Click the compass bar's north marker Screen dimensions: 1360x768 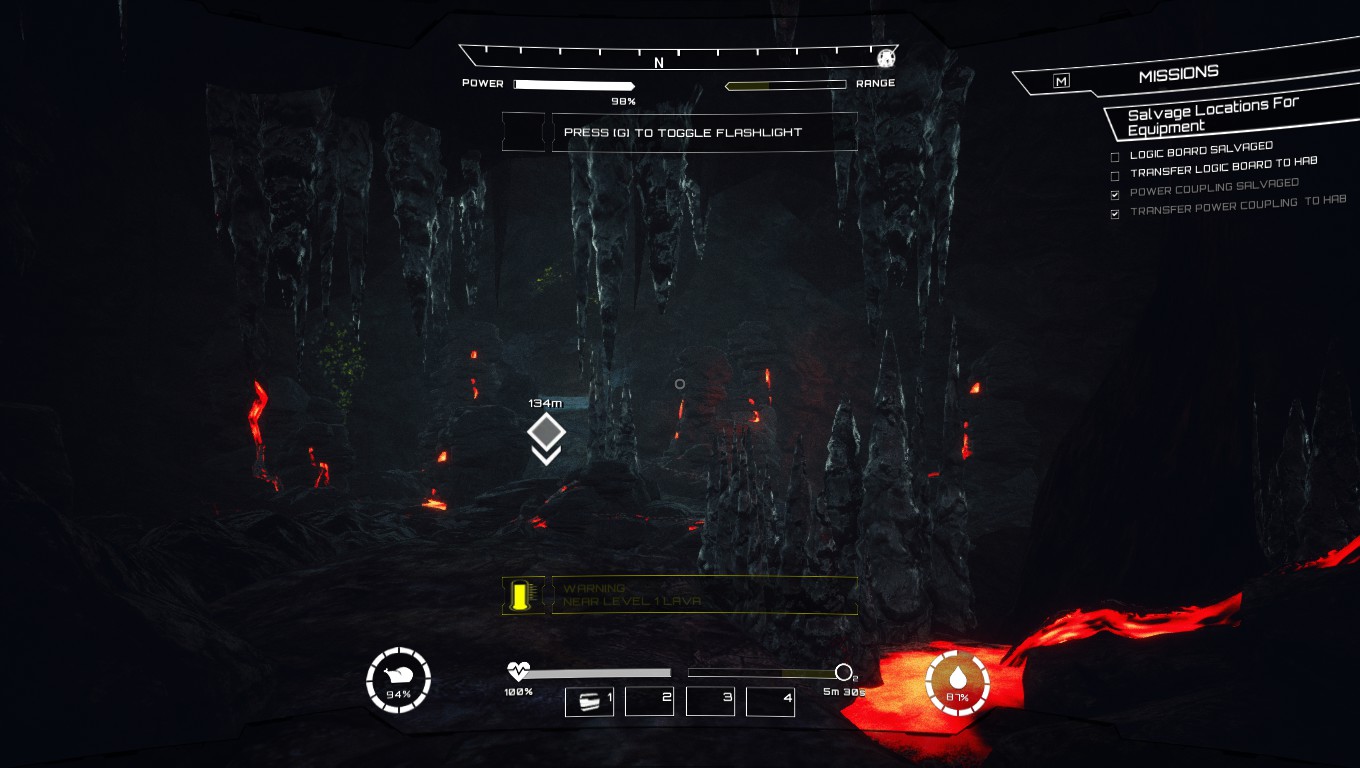[x=659, y=63]
